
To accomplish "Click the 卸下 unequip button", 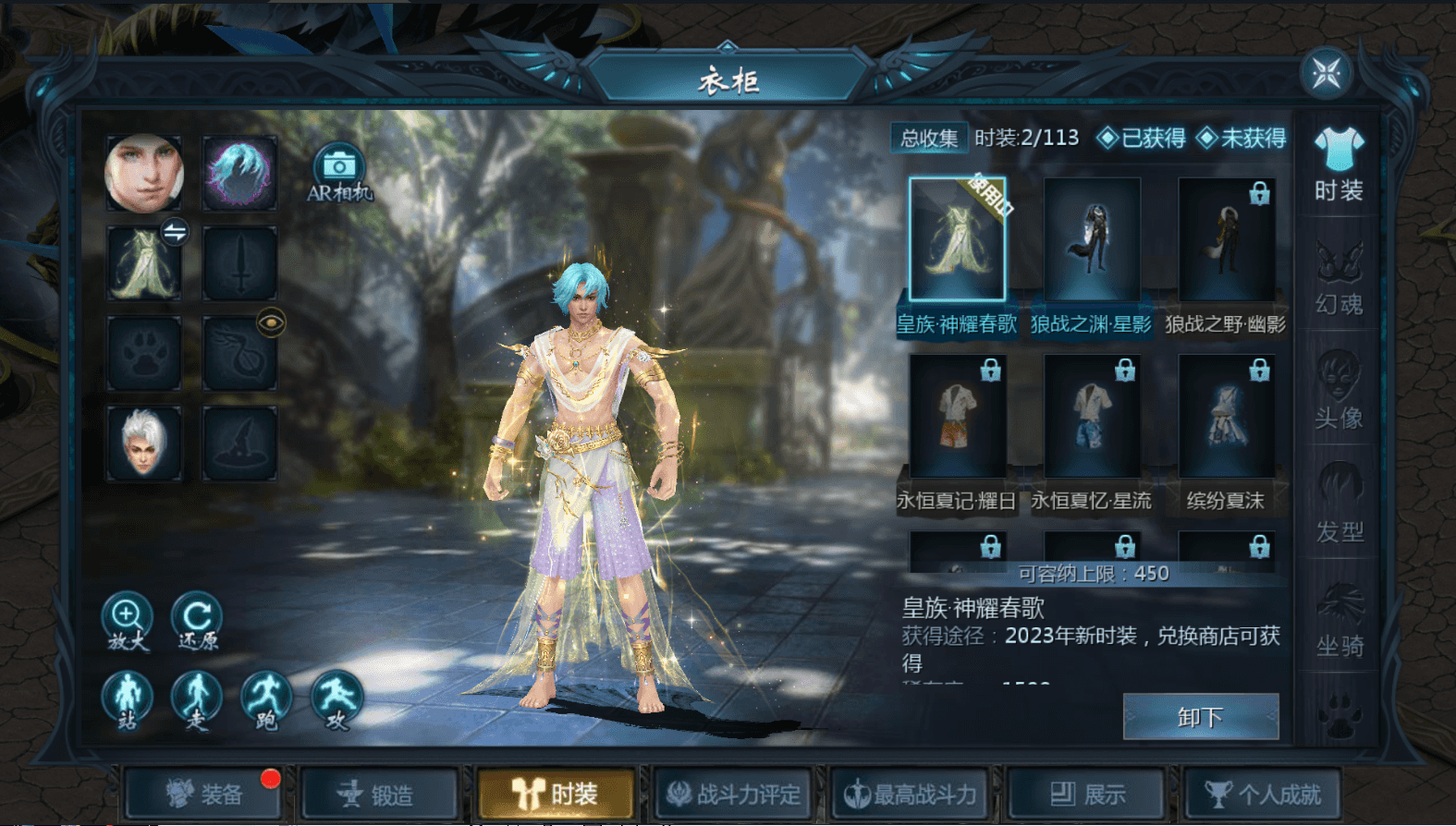I will (x=1200, y=717).
